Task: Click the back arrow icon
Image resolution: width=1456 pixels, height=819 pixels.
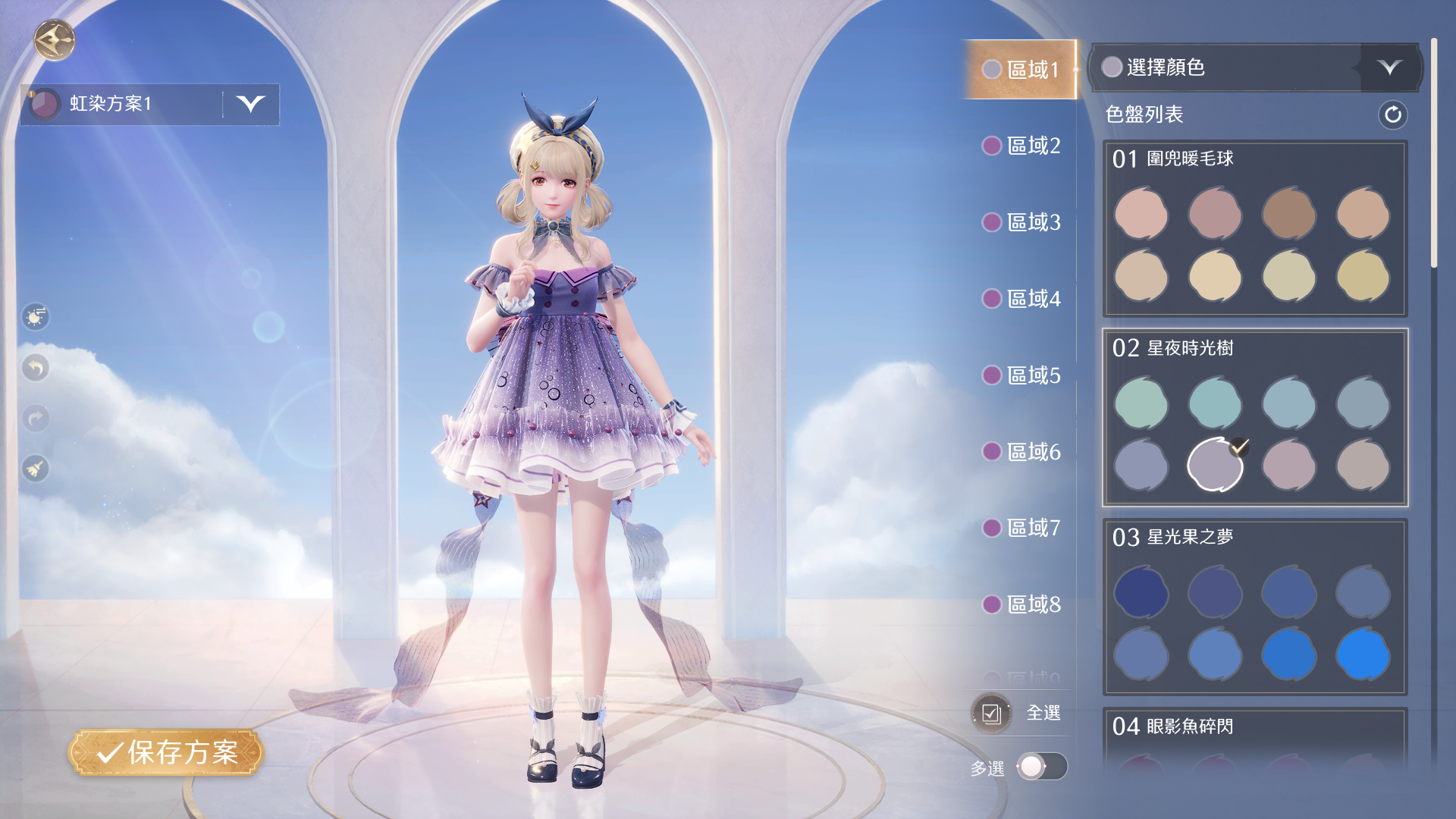Action: (55, 40)
